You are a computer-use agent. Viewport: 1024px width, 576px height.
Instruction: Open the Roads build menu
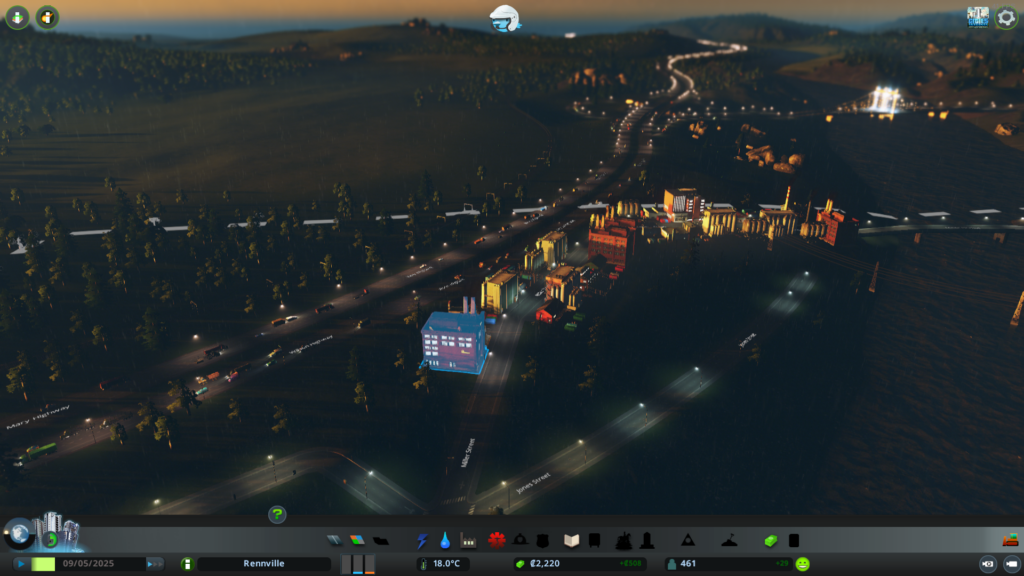(x=334, y=540)
